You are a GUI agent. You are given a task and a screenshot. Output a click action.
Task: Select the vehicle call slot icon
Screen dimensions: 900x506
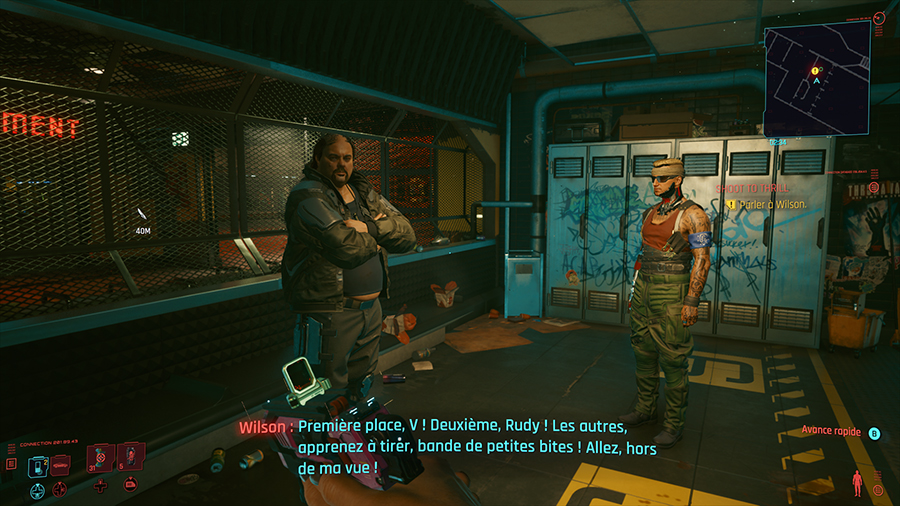[x=60, y=463]
